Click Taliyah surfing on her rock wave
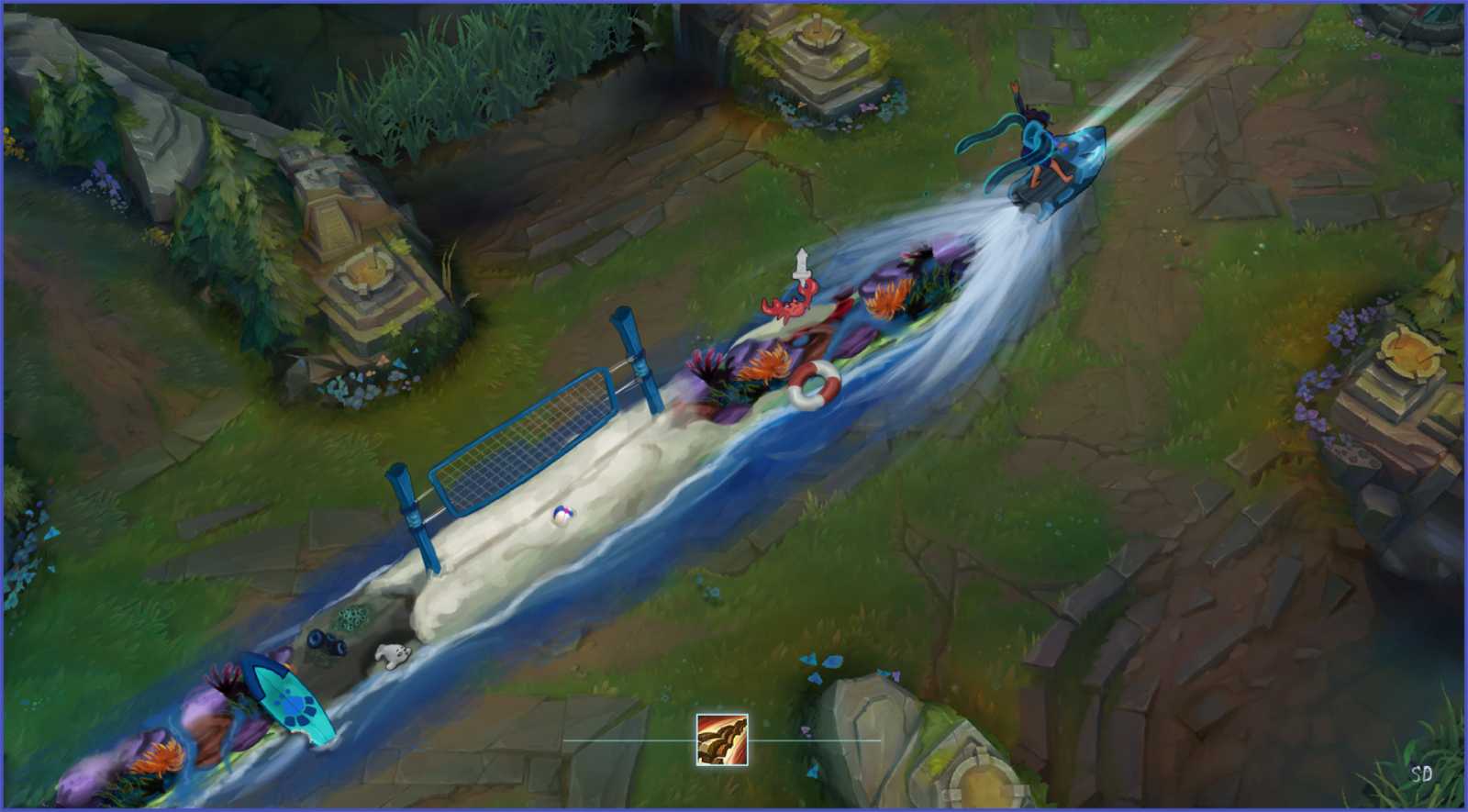Image resolution: width=1468 pixels, height=812 pixels. coord(1046,147)
